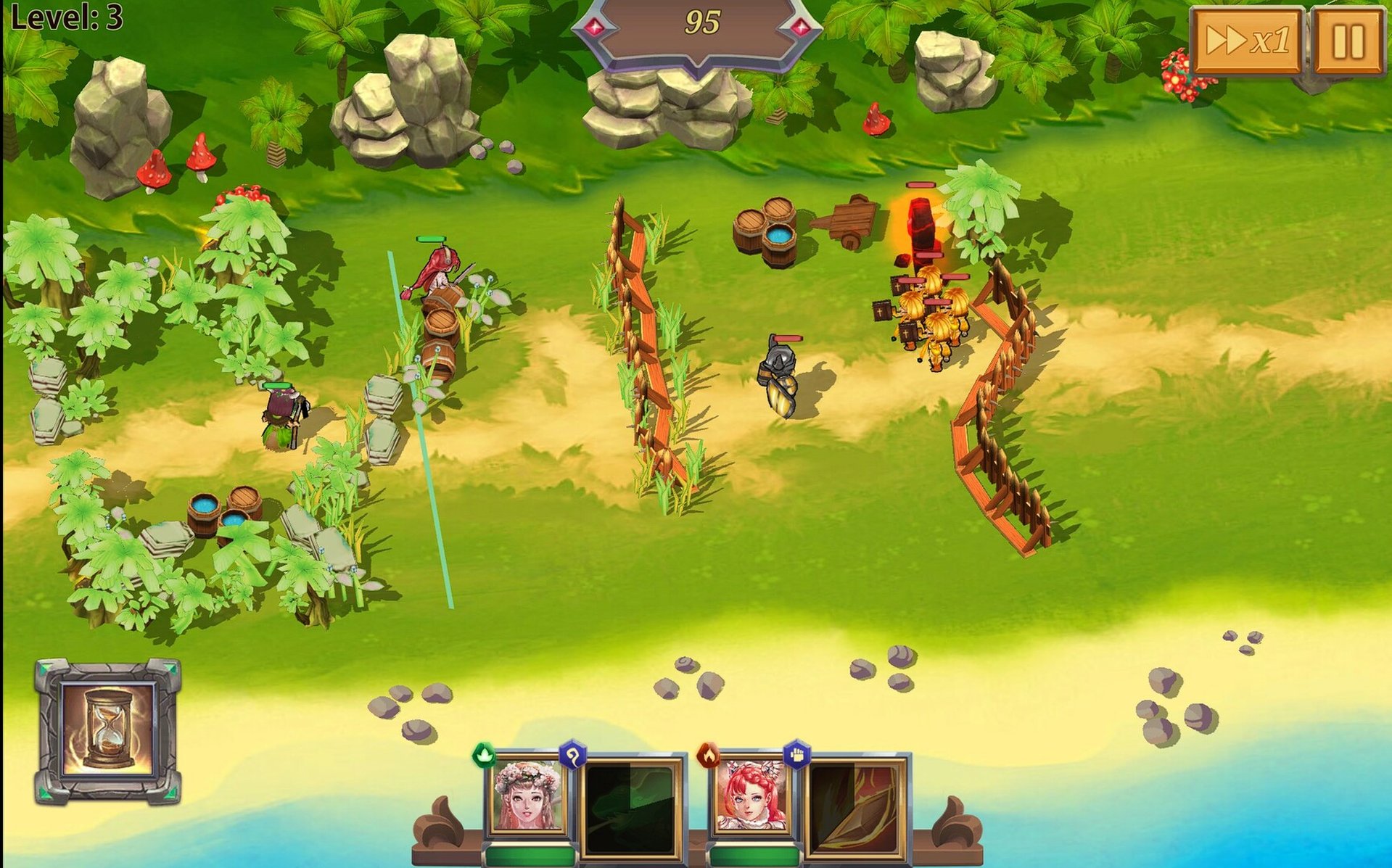This screenshot has width=1392, height=868.
Task: Activate the hourglass ability
Action: click(x=108, y=731)
